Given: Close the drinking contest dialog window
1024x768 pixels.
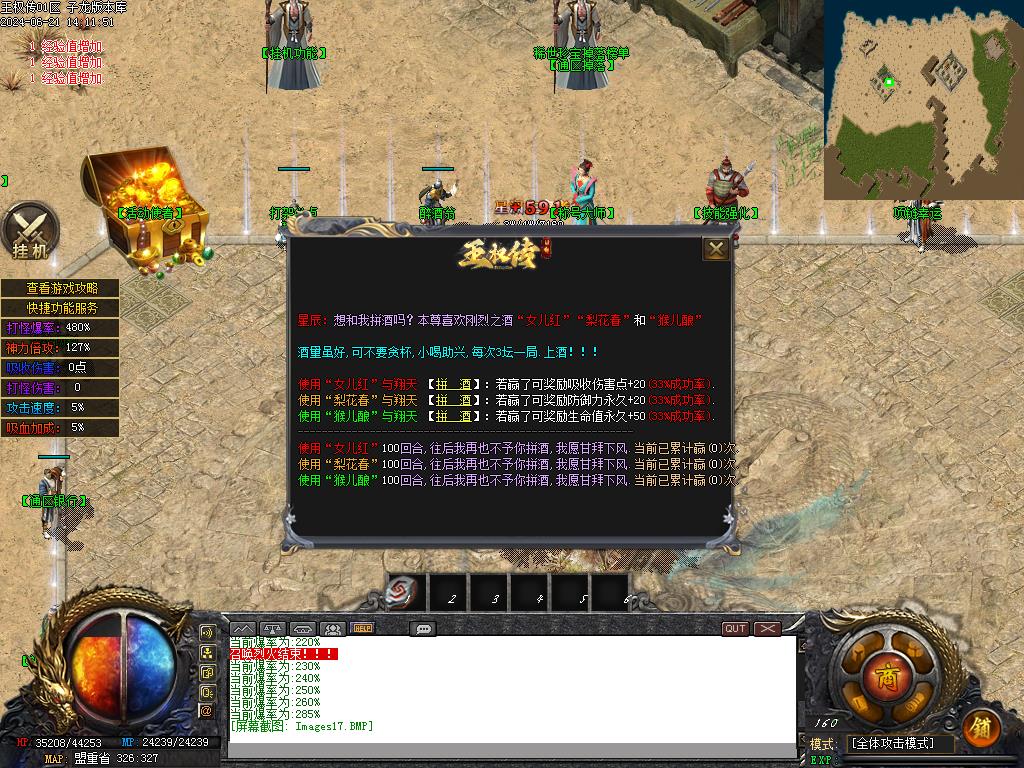Looking at the screenshot, I should (x=716, y=249).
